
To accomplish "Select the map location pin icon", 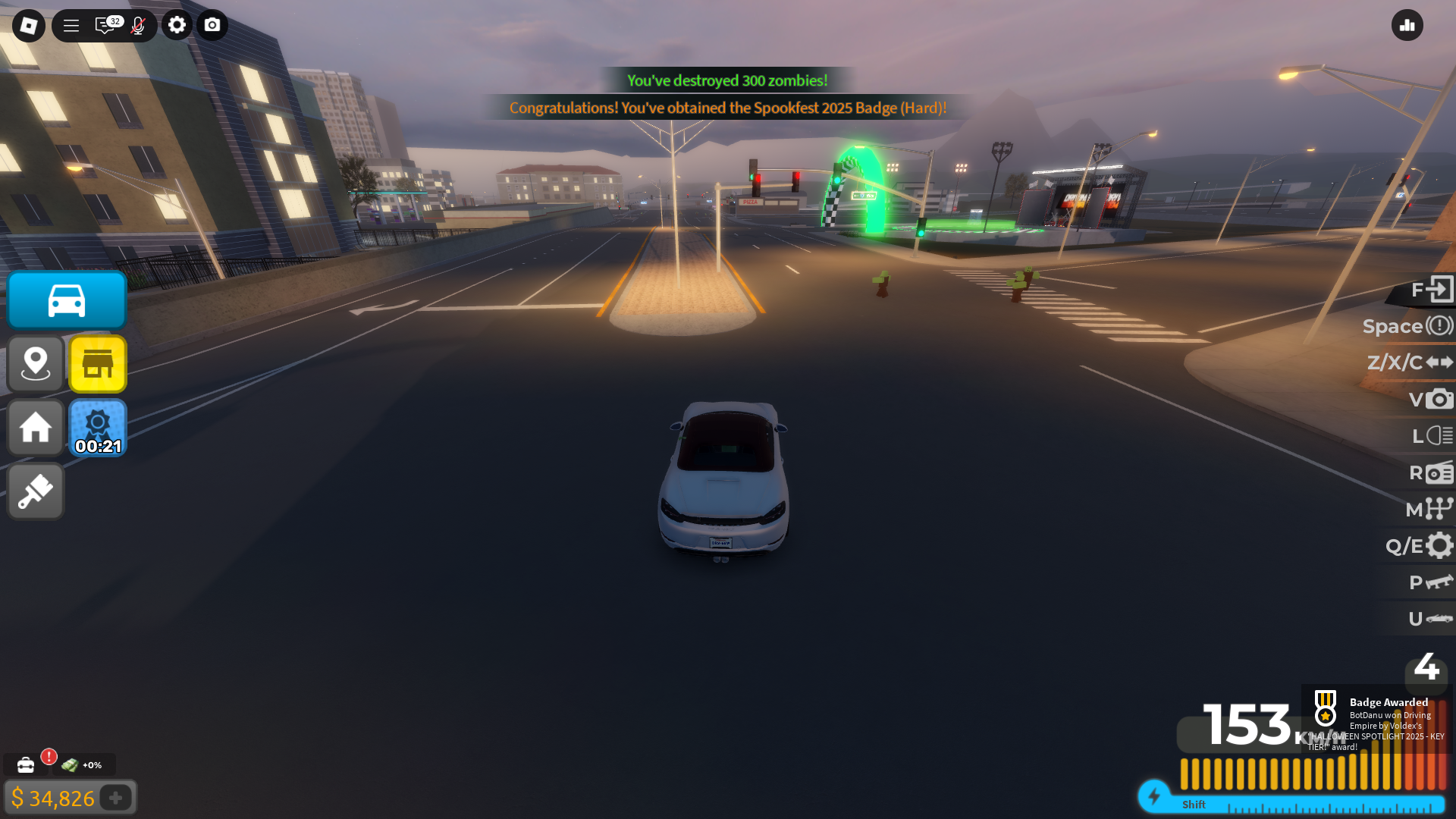I will click(35, 364).
